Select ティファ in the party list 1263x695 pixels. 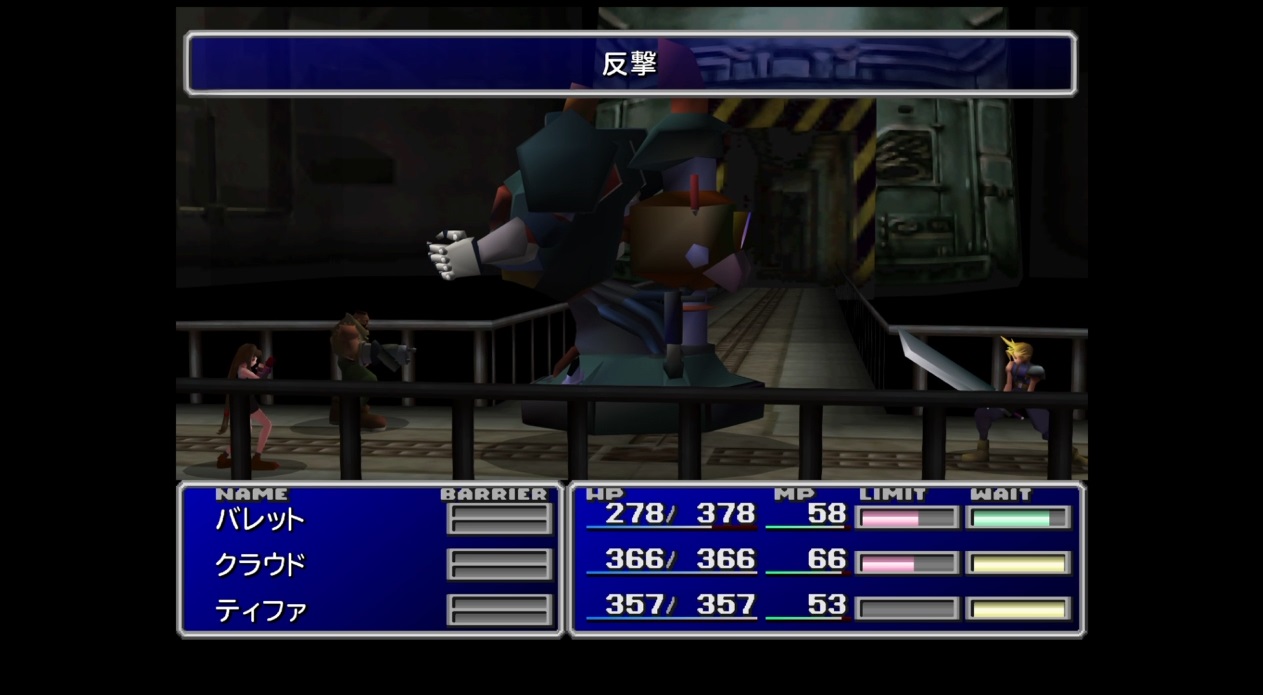pos(260,610)
